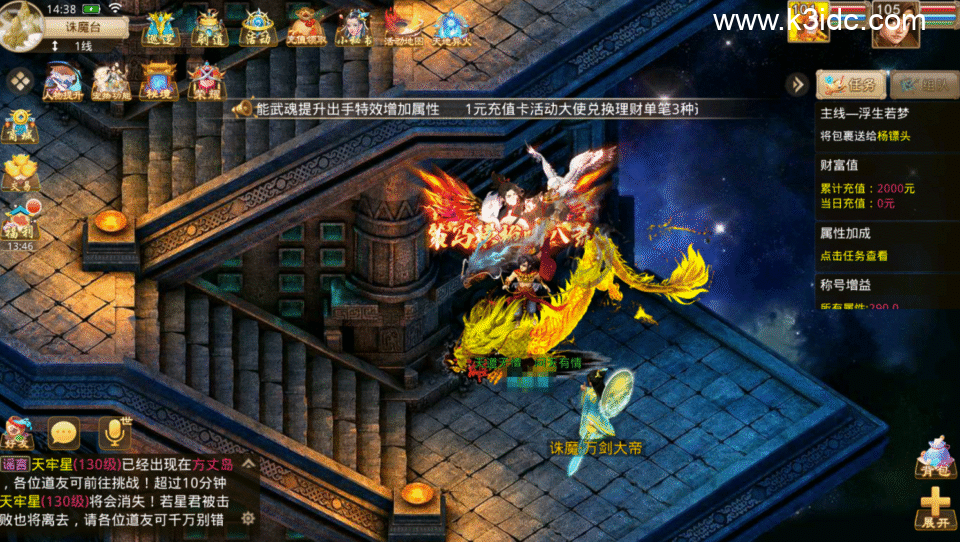960x542 pixels.
Task: Open the 商城 shop icon
Action: [x=19, y=126]
